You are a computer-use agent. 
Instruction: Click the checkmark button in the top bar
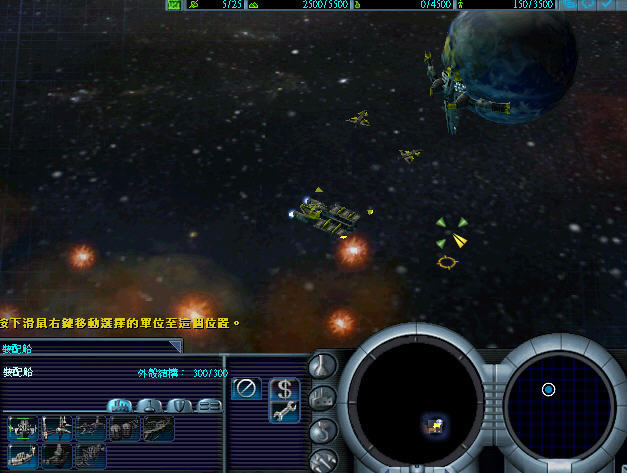607,5
